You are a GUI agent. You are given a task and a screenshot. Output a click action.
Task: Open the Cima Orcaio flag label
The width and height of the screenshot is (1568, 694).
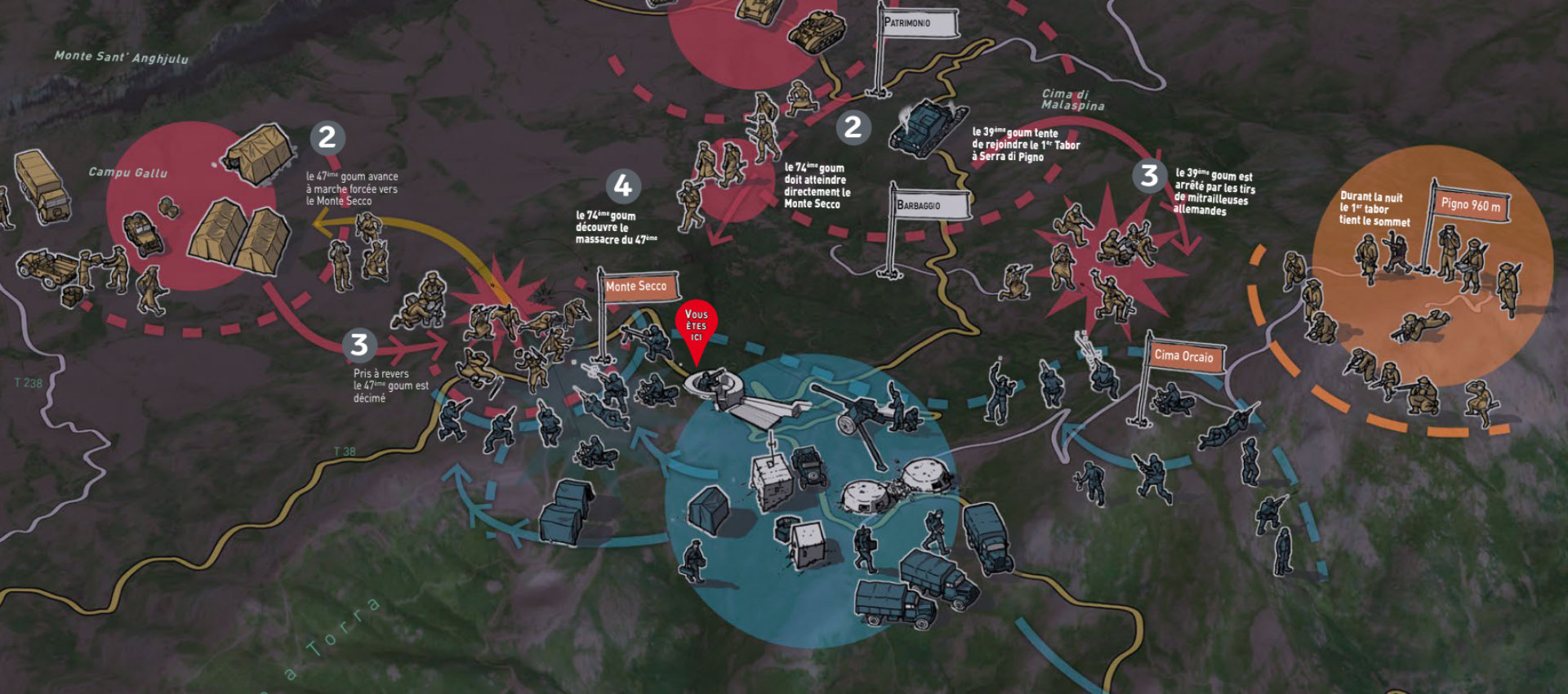1183,356
